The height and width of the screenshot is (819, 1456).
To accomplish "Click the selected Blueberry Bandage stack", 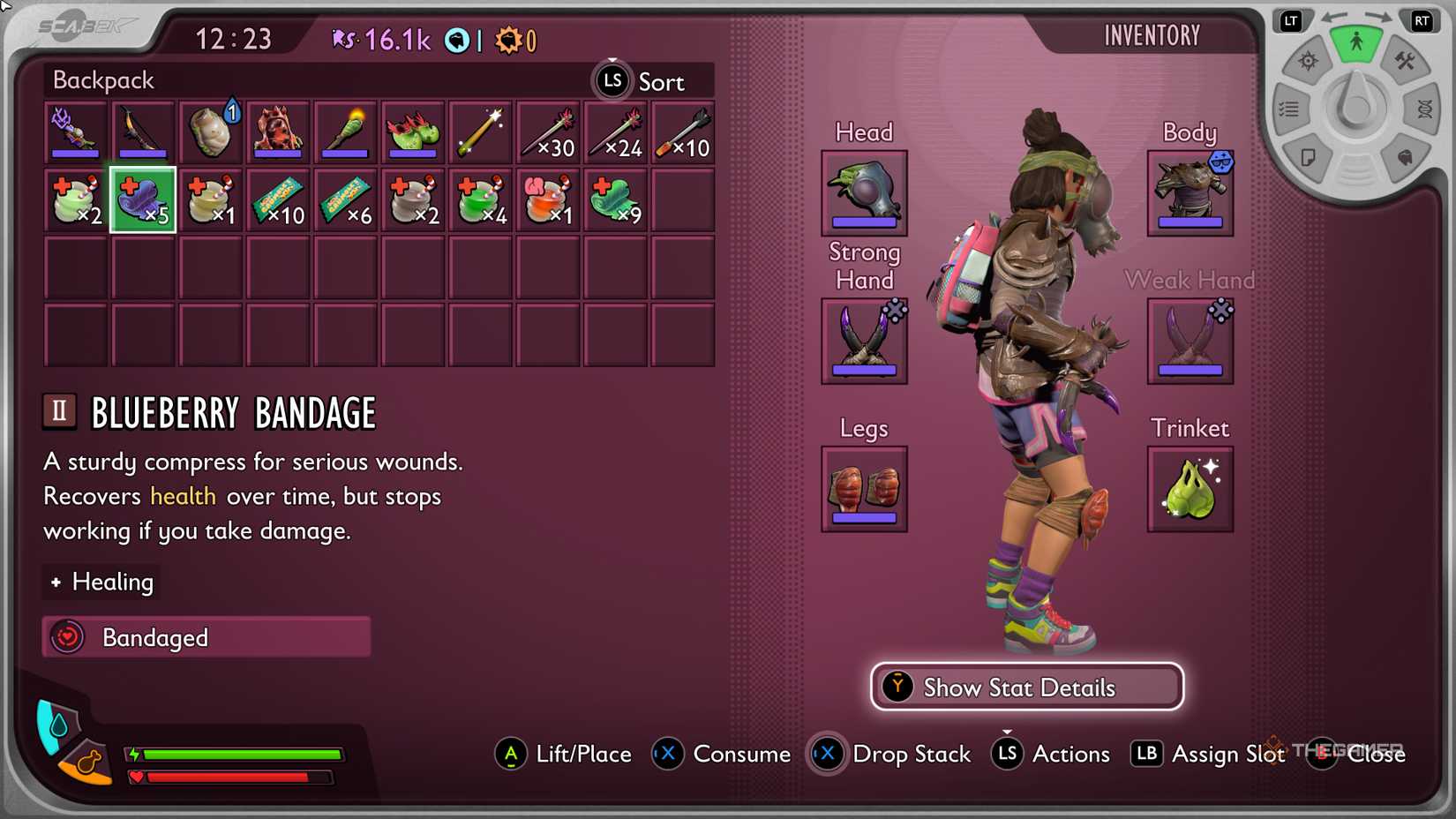I will [142, 199].
